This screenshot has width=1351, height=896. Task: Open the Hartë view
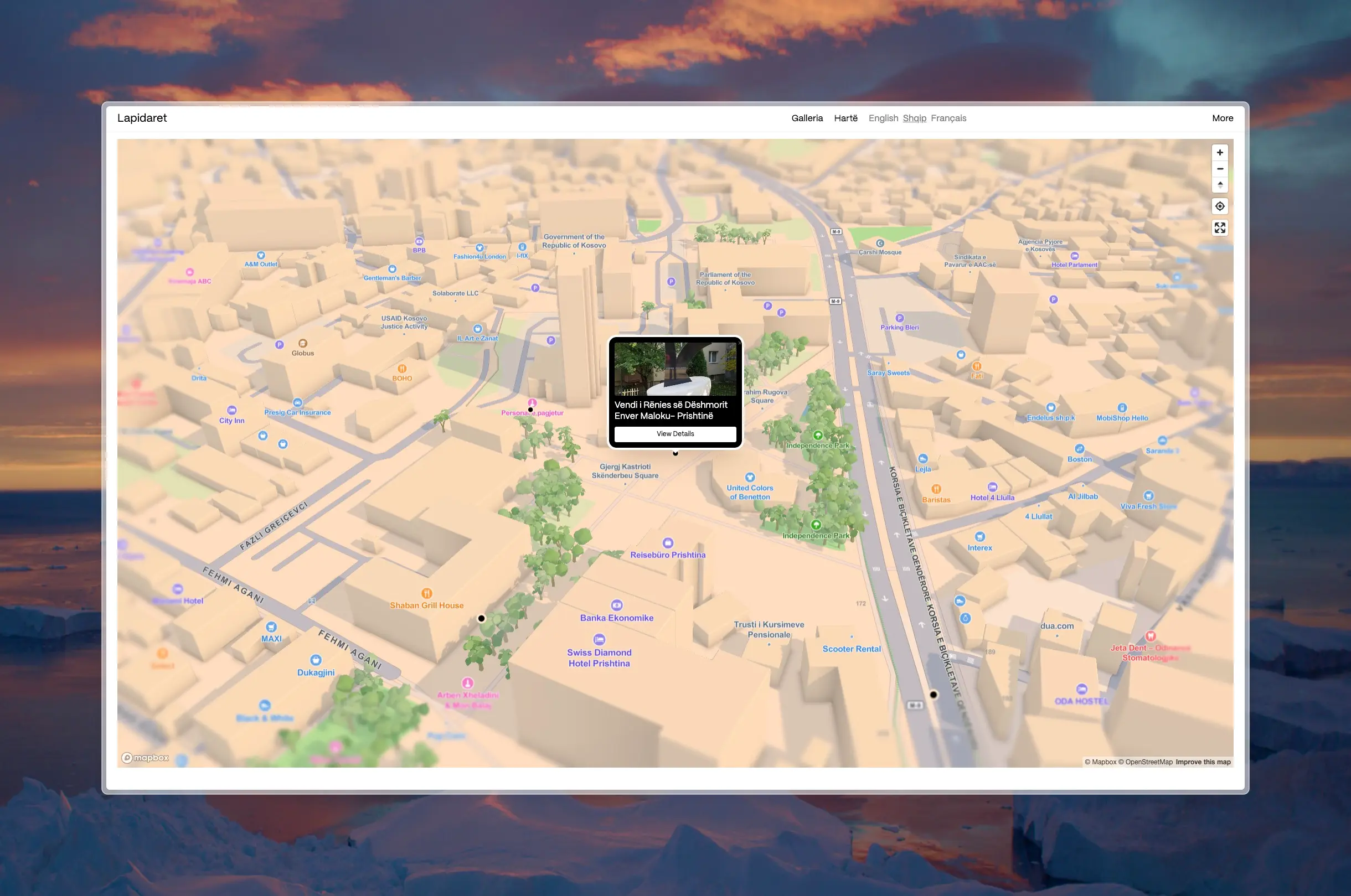click(x=845, y=118)
